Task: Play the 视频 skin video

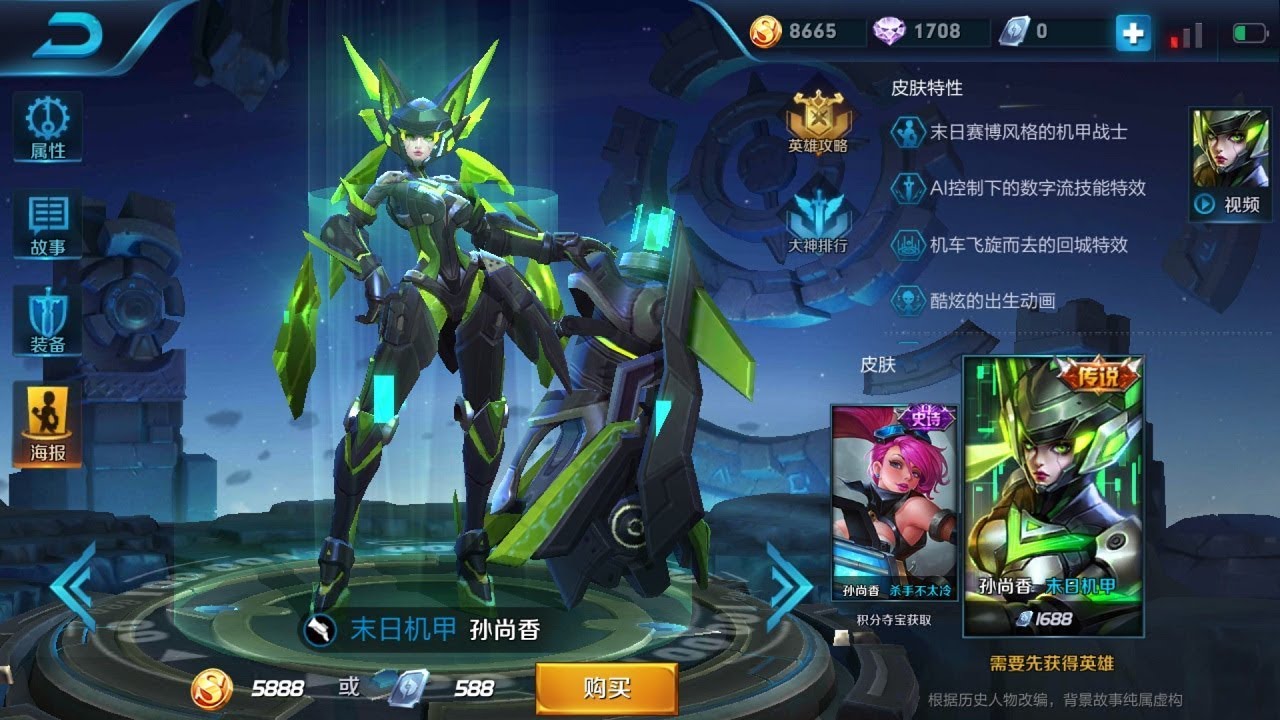Action: pos(1229,164)
